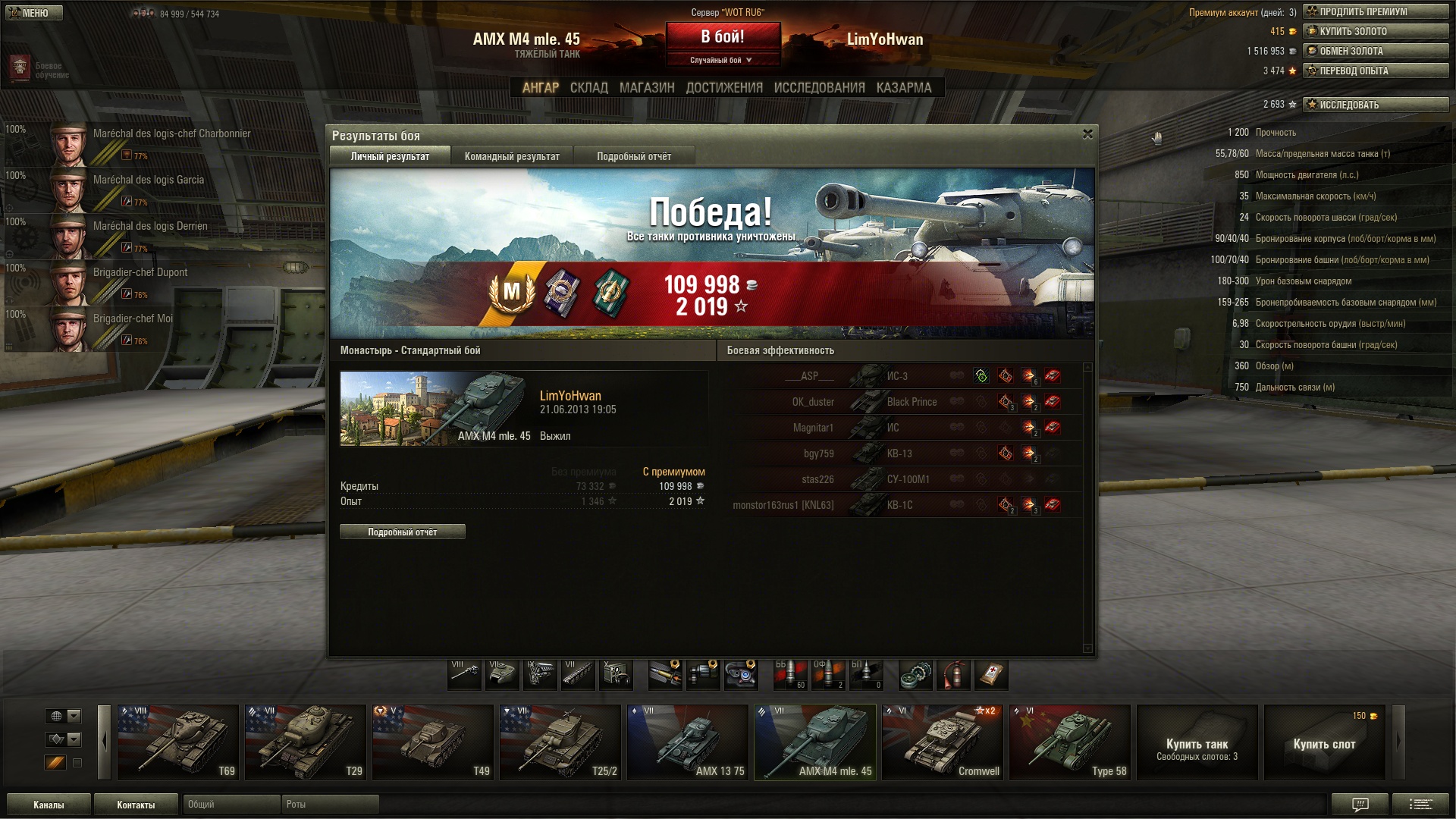The width and height of the screenshot is (1456, 819).
Task: Go to МАГАЗИН
Action: 646,88
